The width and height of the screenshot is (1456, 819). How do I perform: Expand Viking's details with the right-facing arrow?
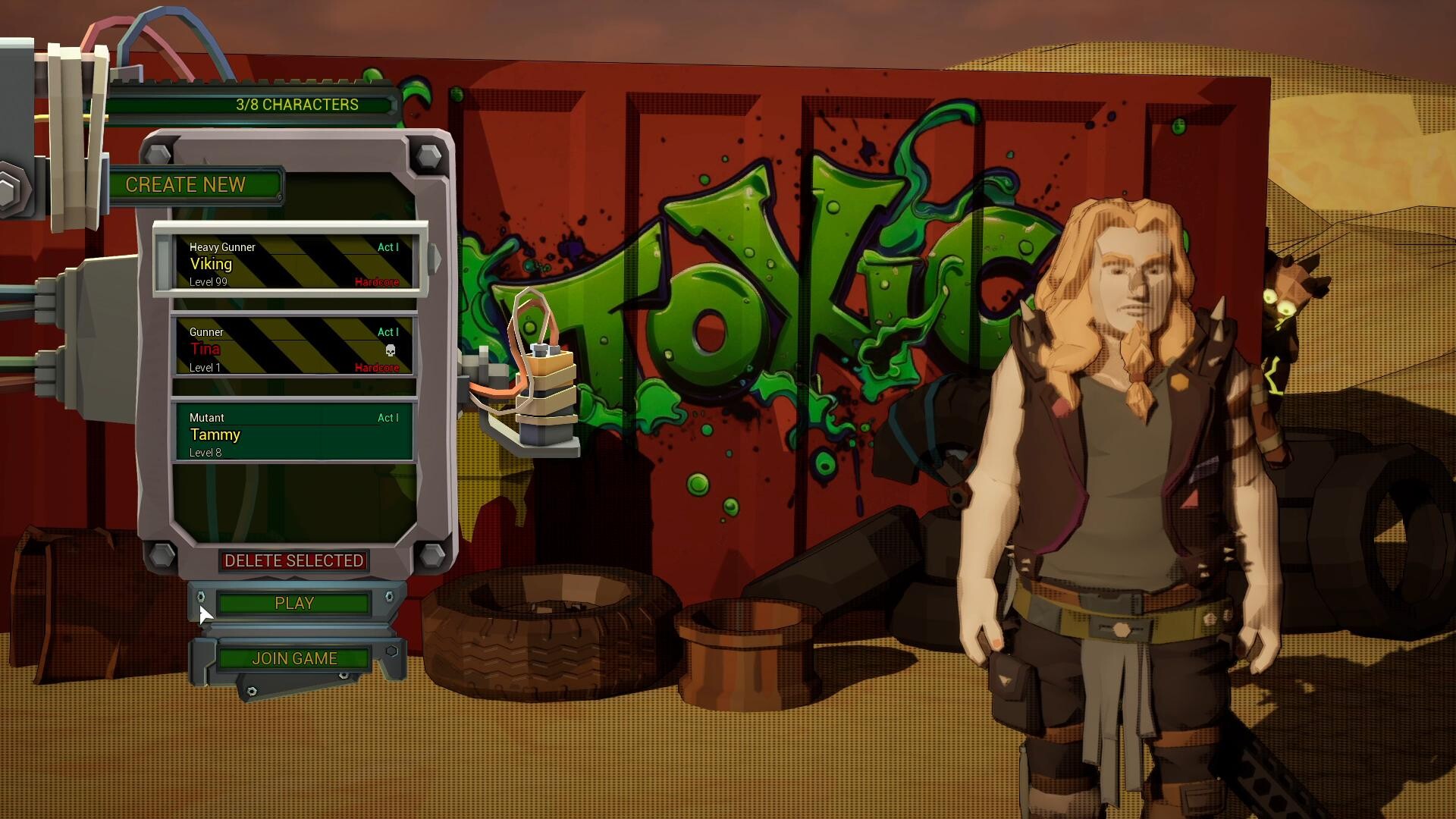[434, 259]
